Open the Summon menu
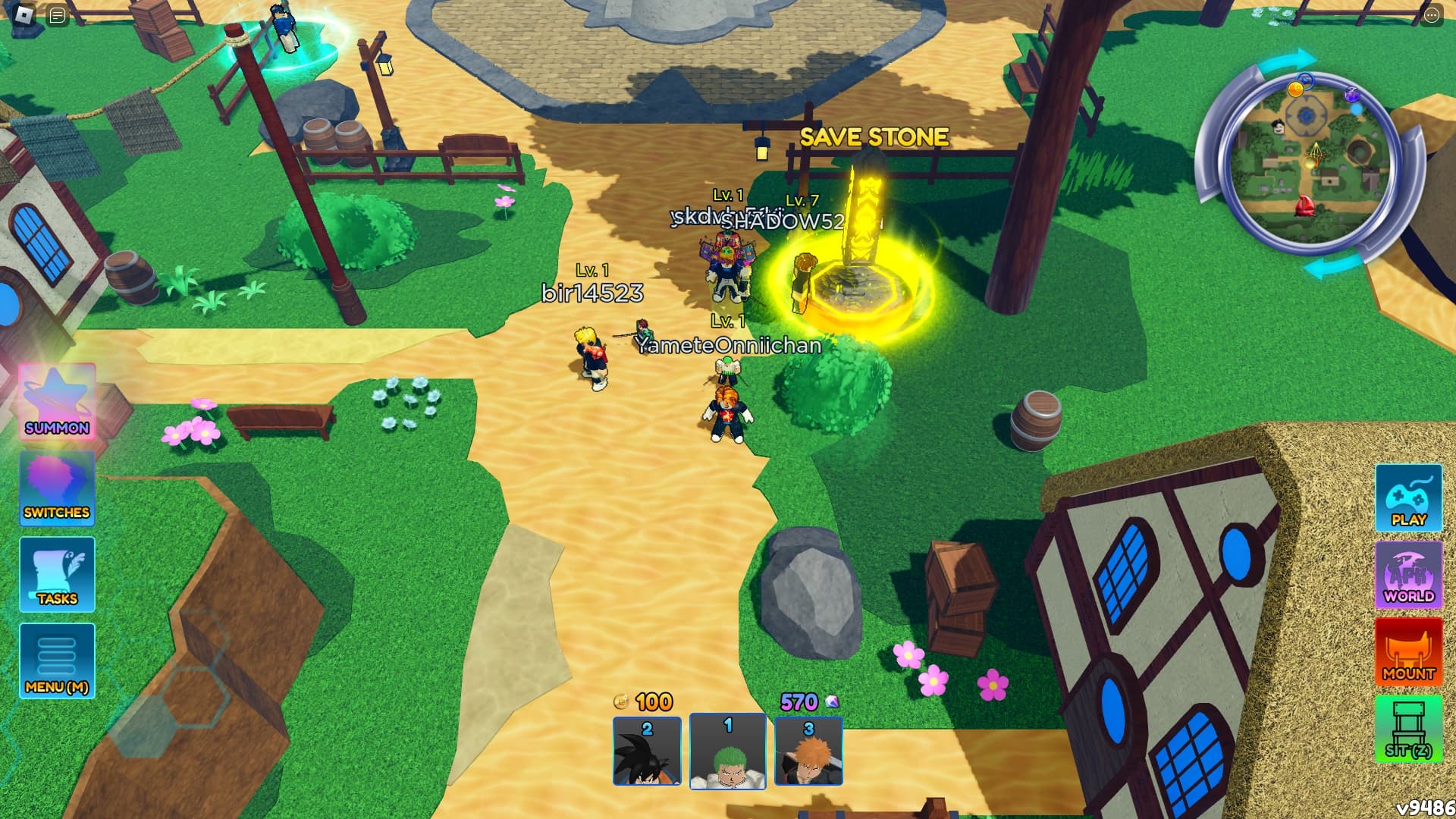Image resolution: width=1456 pixels, height=819 pixels. tap(57, 402)
